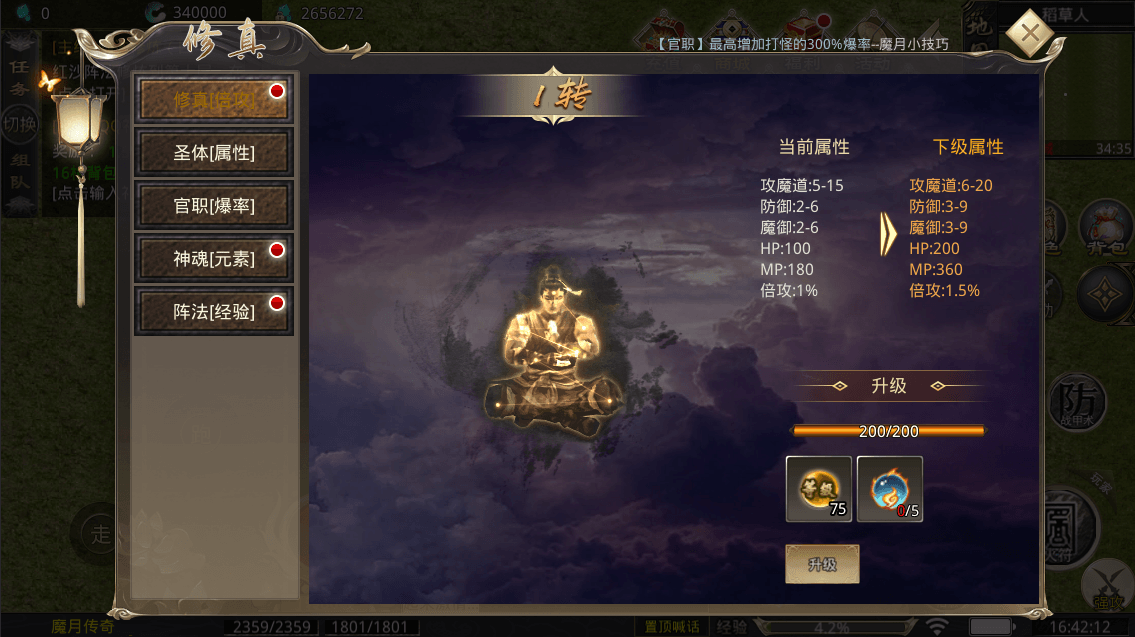Select the blue orb material slot

pos(889,489)
